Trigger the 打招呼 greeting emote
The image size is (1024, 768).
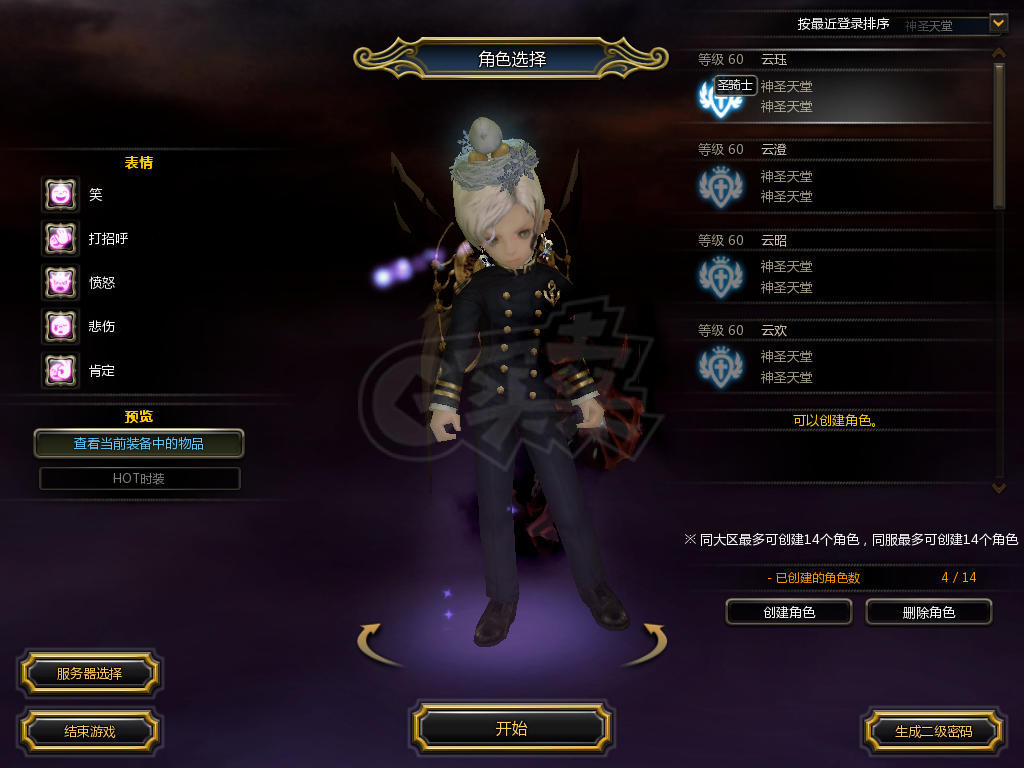coord(60,238)
